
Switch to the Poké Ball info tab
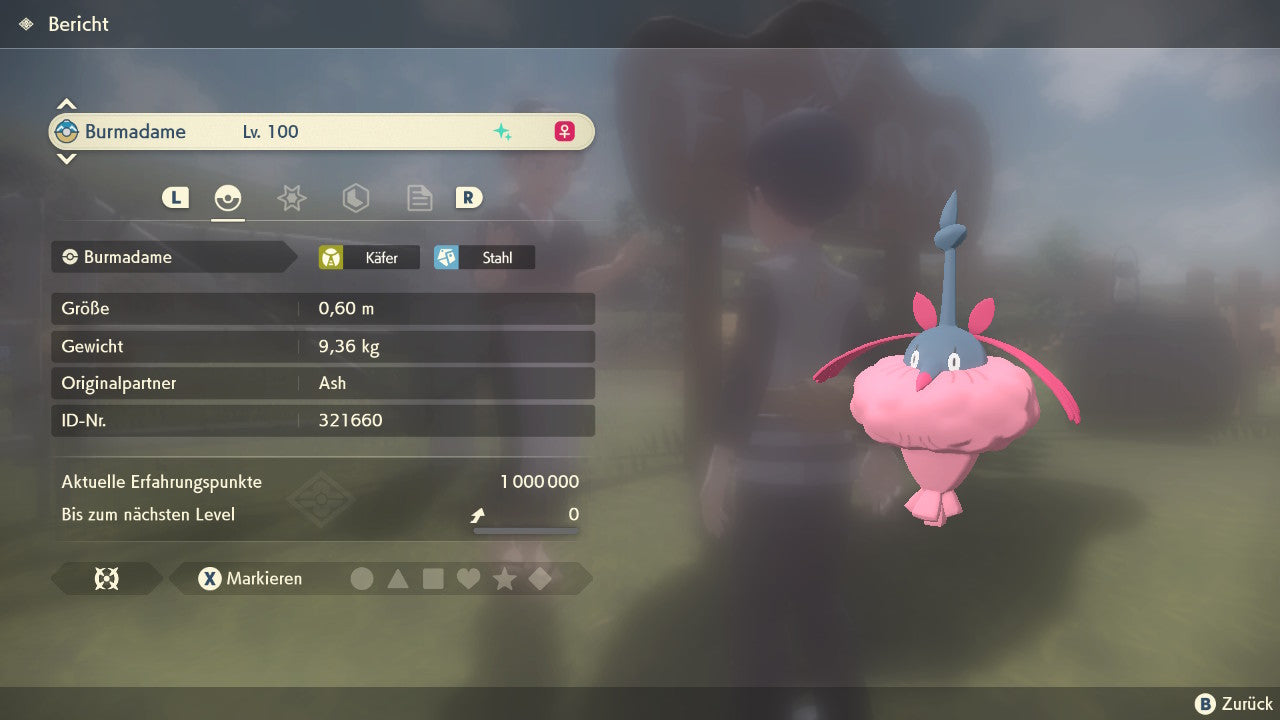tap(228, 198)
